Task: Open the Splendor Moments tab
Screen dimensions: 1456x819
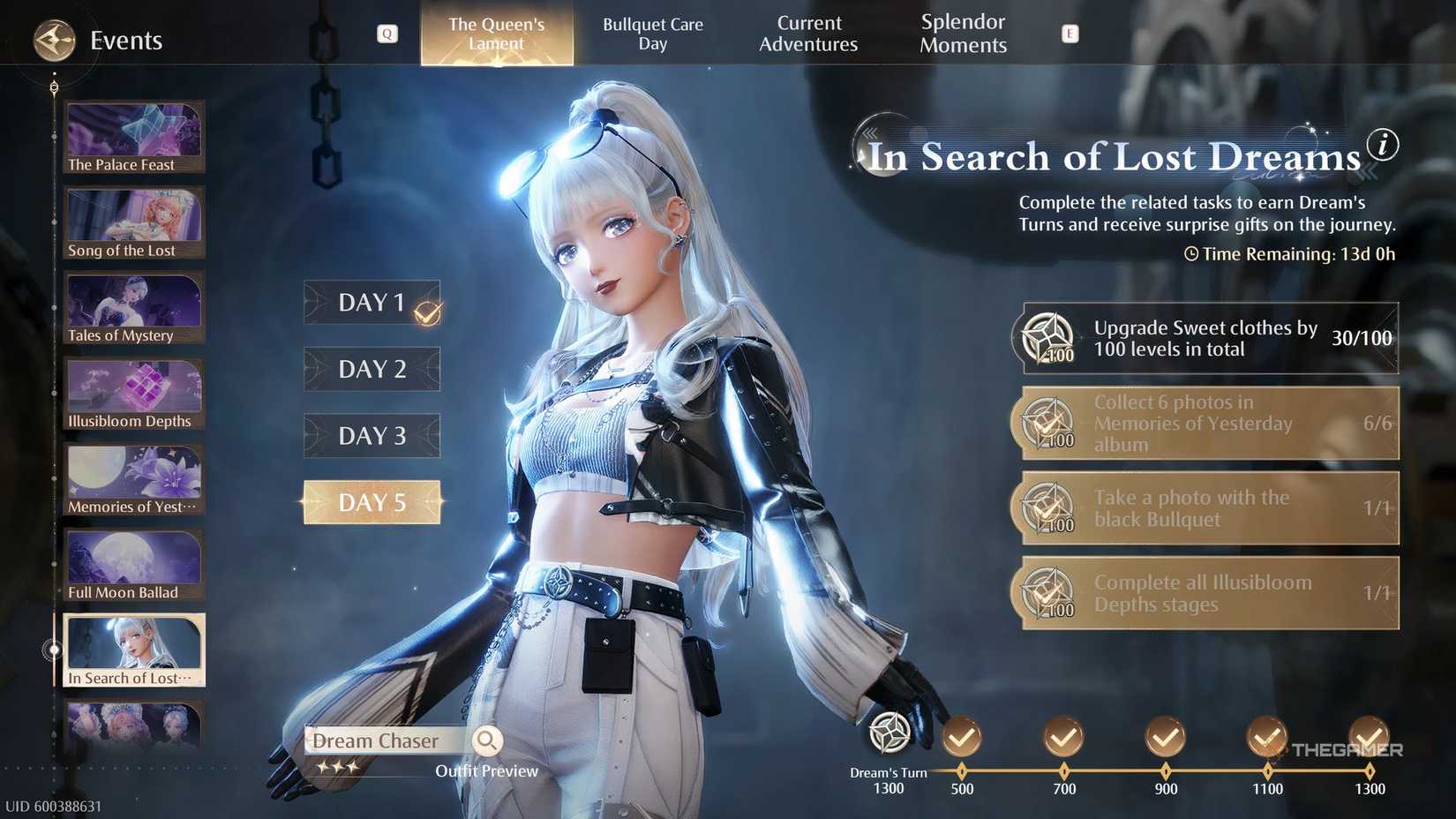Action: pyautogui.click(x=963, y=34)
